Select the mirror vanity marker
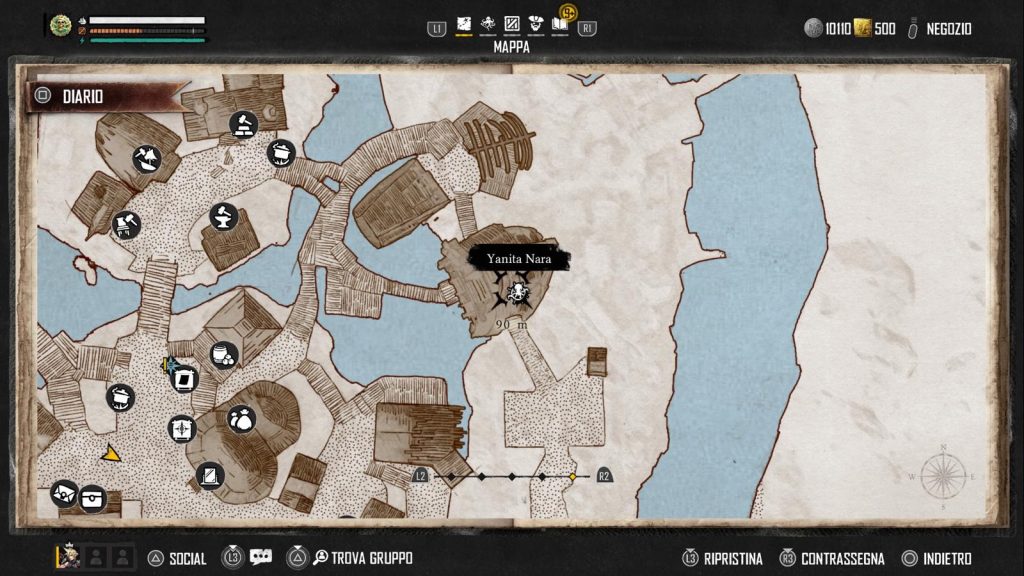This screenshot has width=1024, height=576. [x=210, y=476]
